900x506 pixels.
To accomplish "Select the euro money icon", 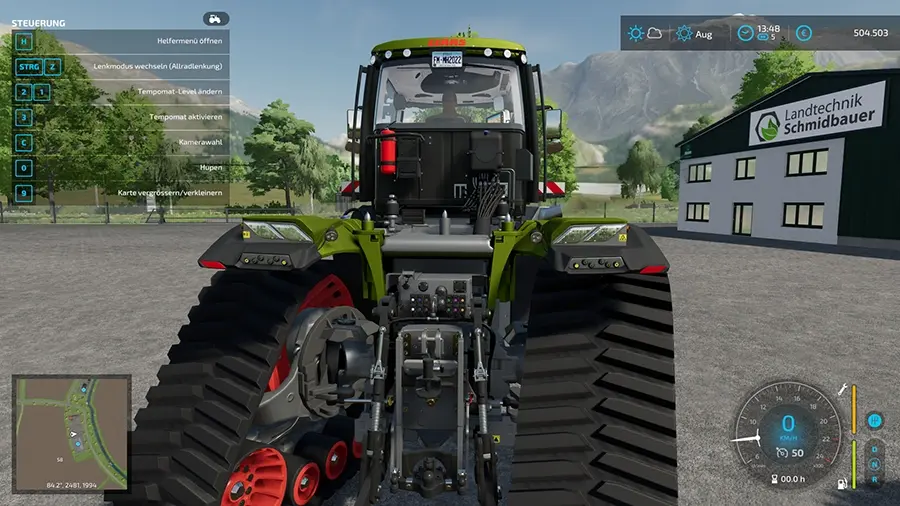I will (x=804, y=33).
